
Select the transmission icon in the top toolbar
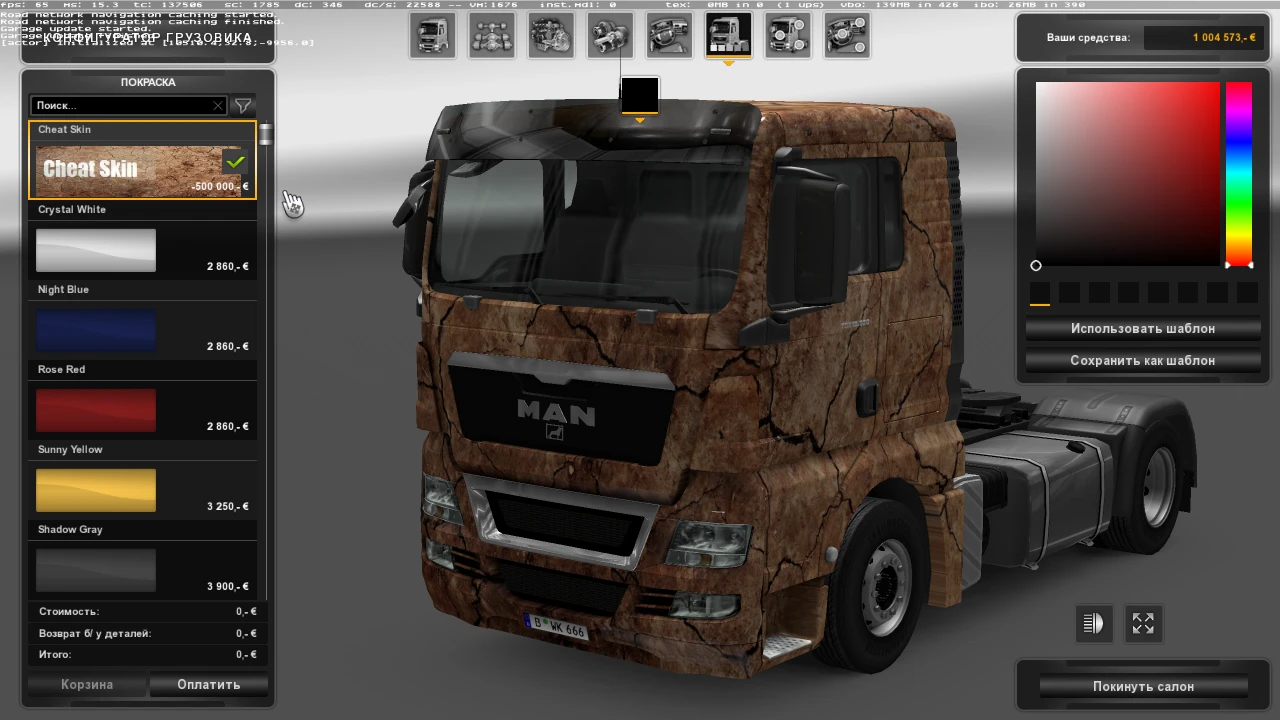(x=609, y=35)
